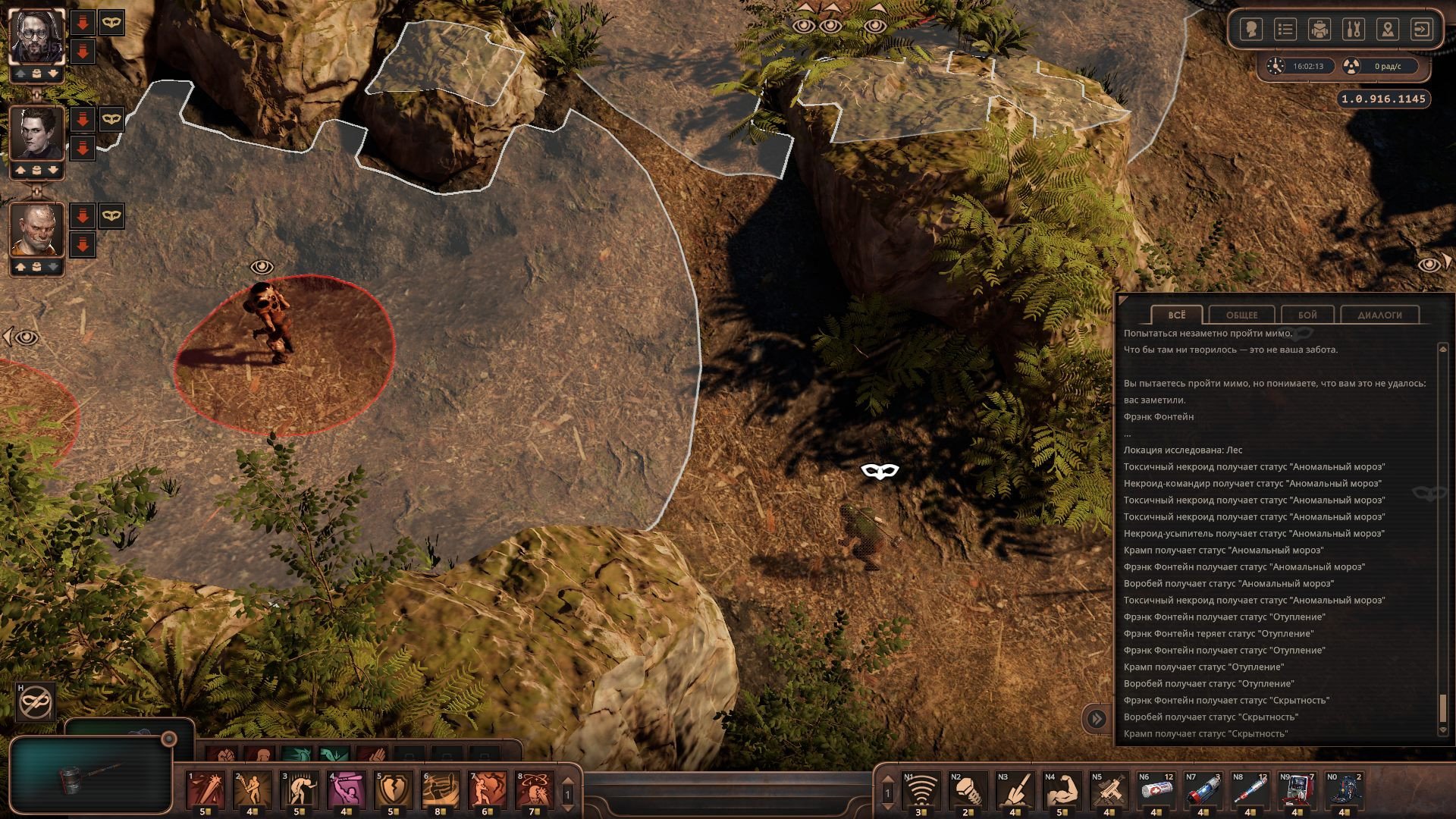
Task: Open the crafting tools menu
Action: (1354, 30)
